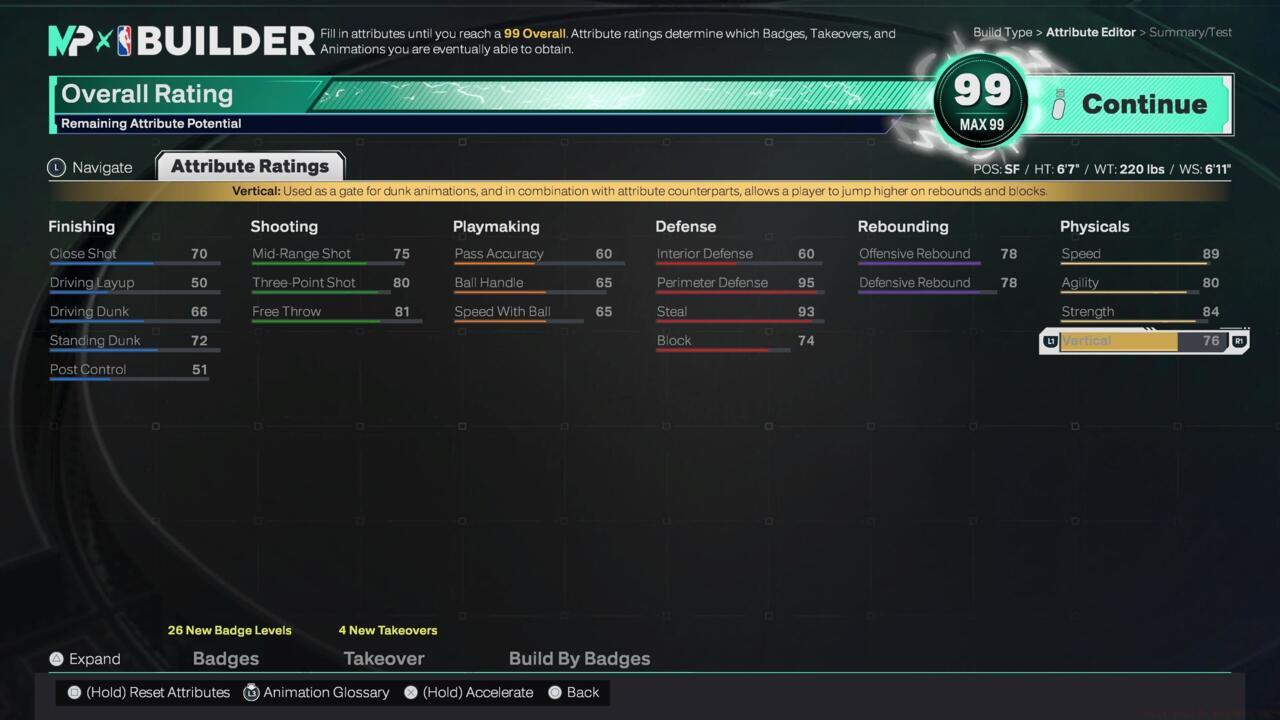Select the Continue button

pyautogui.click(x=1144, y=104)
